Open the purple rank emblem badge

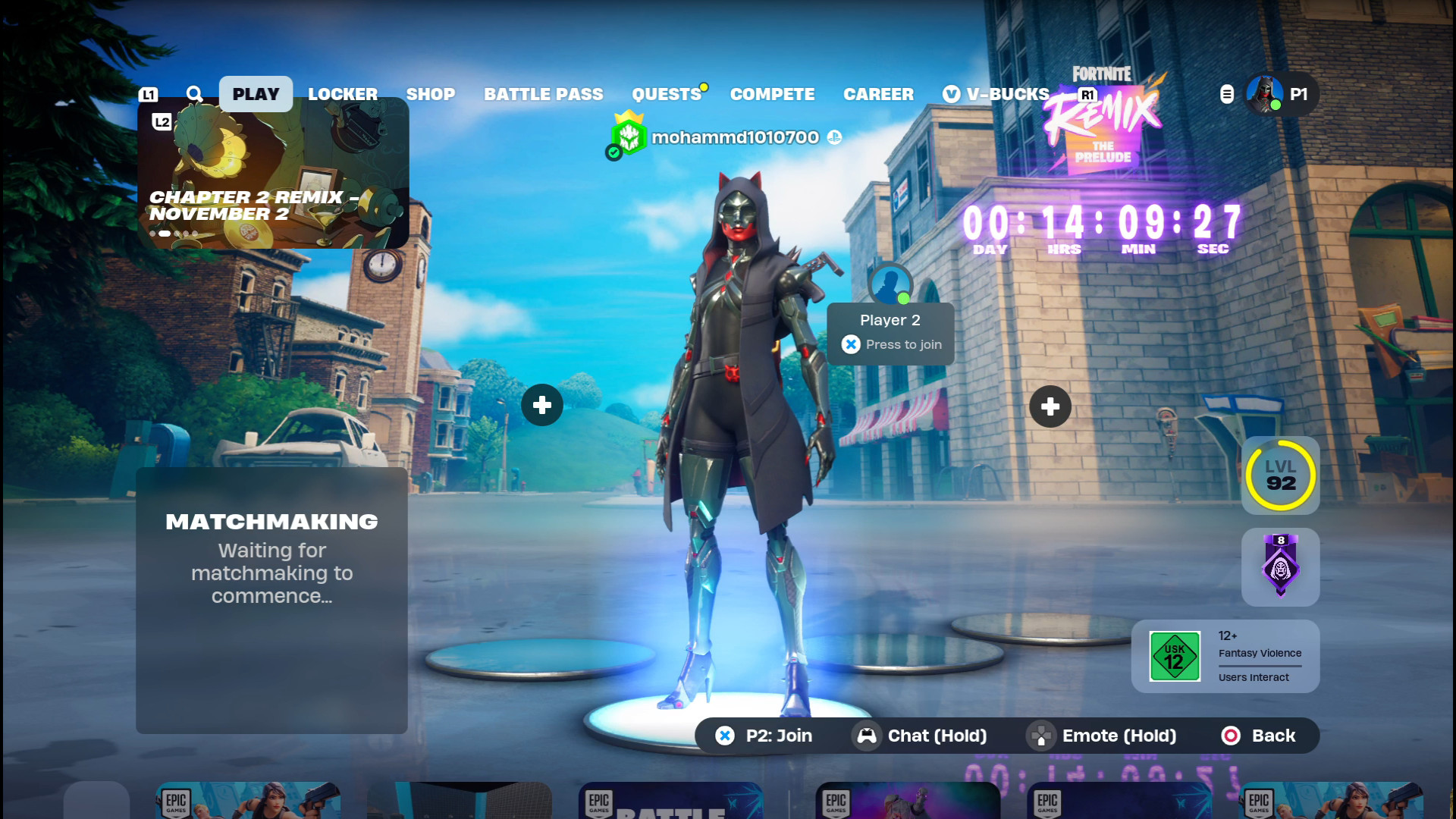coord(1280,566)
